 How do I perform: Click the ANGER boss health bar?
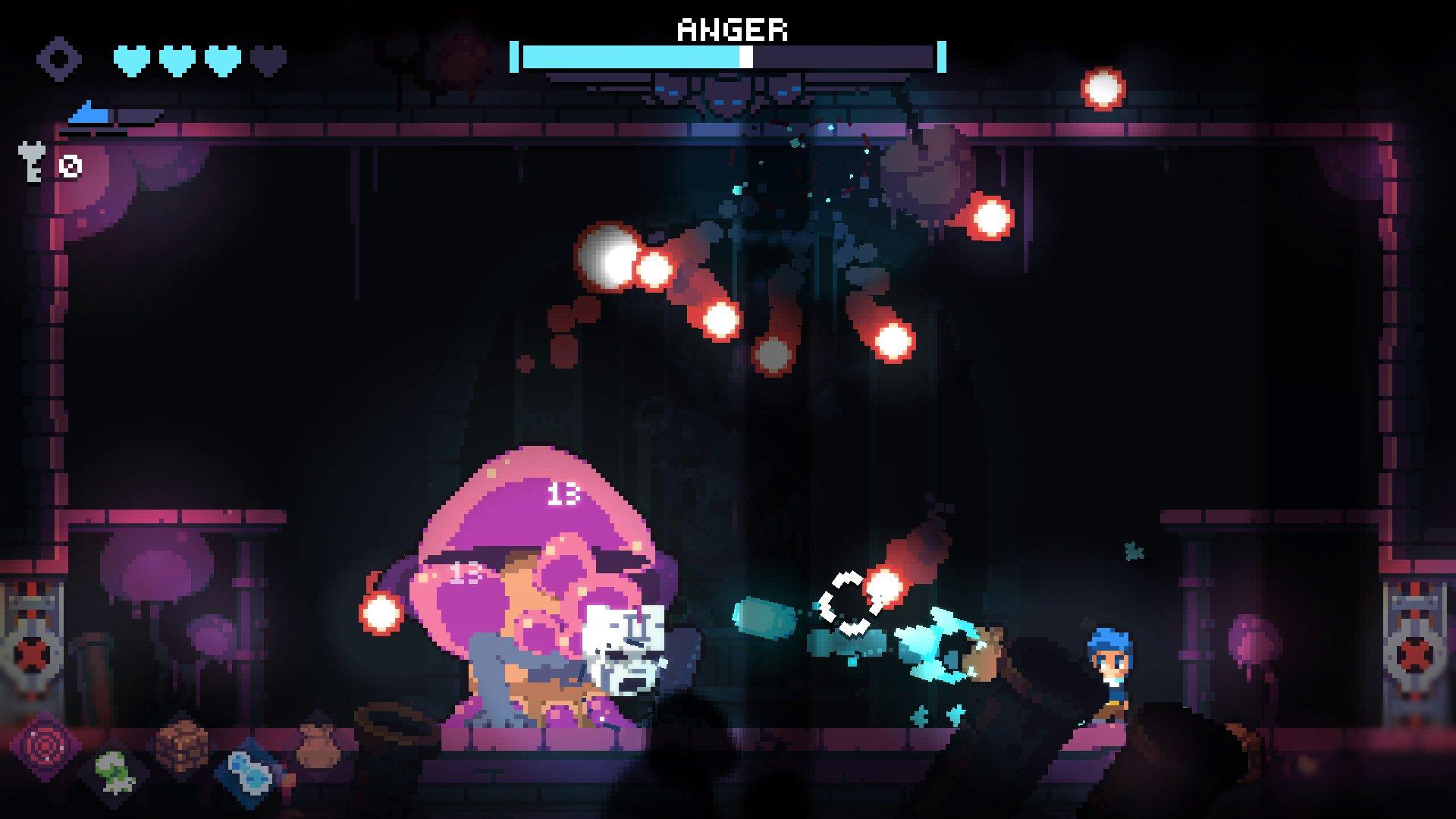[x=728, y=55]
